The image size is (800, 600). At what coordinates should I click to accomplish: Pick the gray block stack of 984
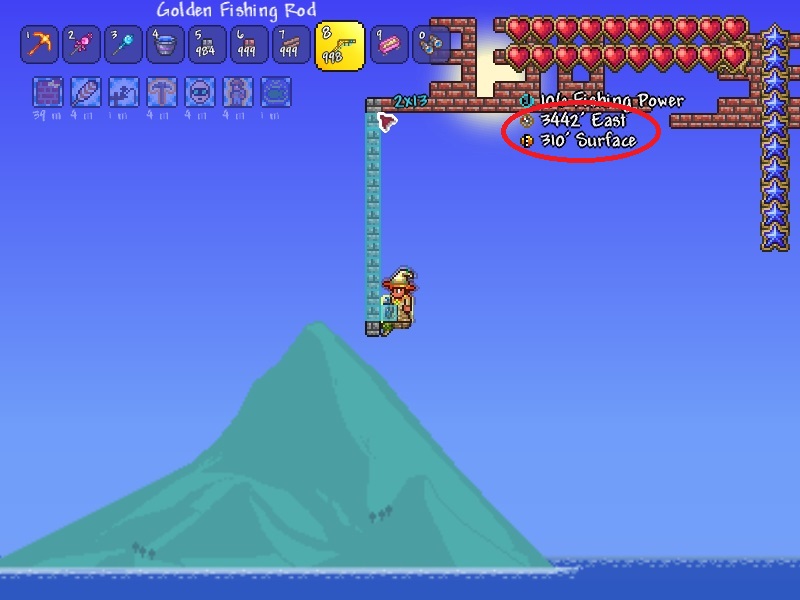[207, 44]
